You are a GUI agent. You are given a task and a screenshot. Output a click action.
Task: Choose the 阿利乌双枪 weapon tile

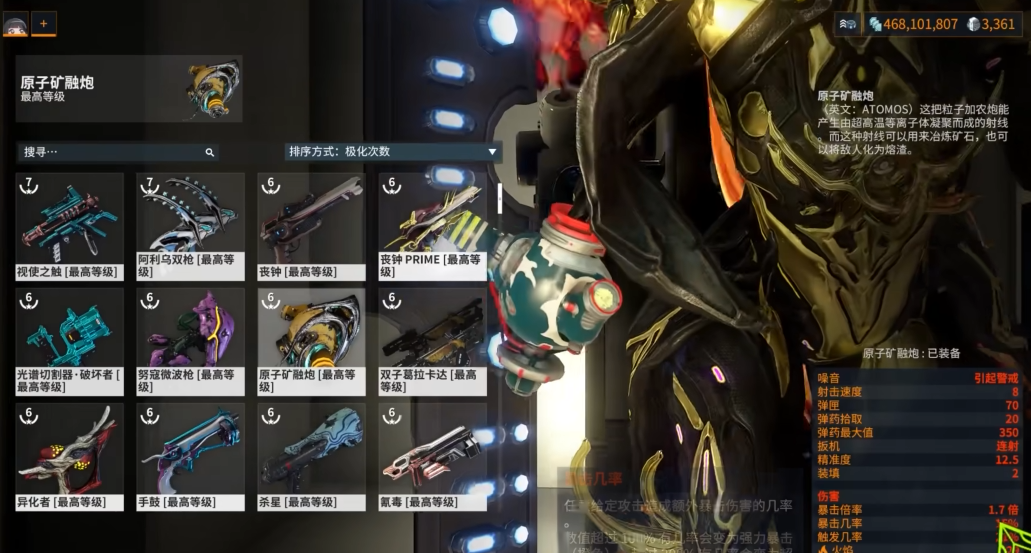point(190,226)
